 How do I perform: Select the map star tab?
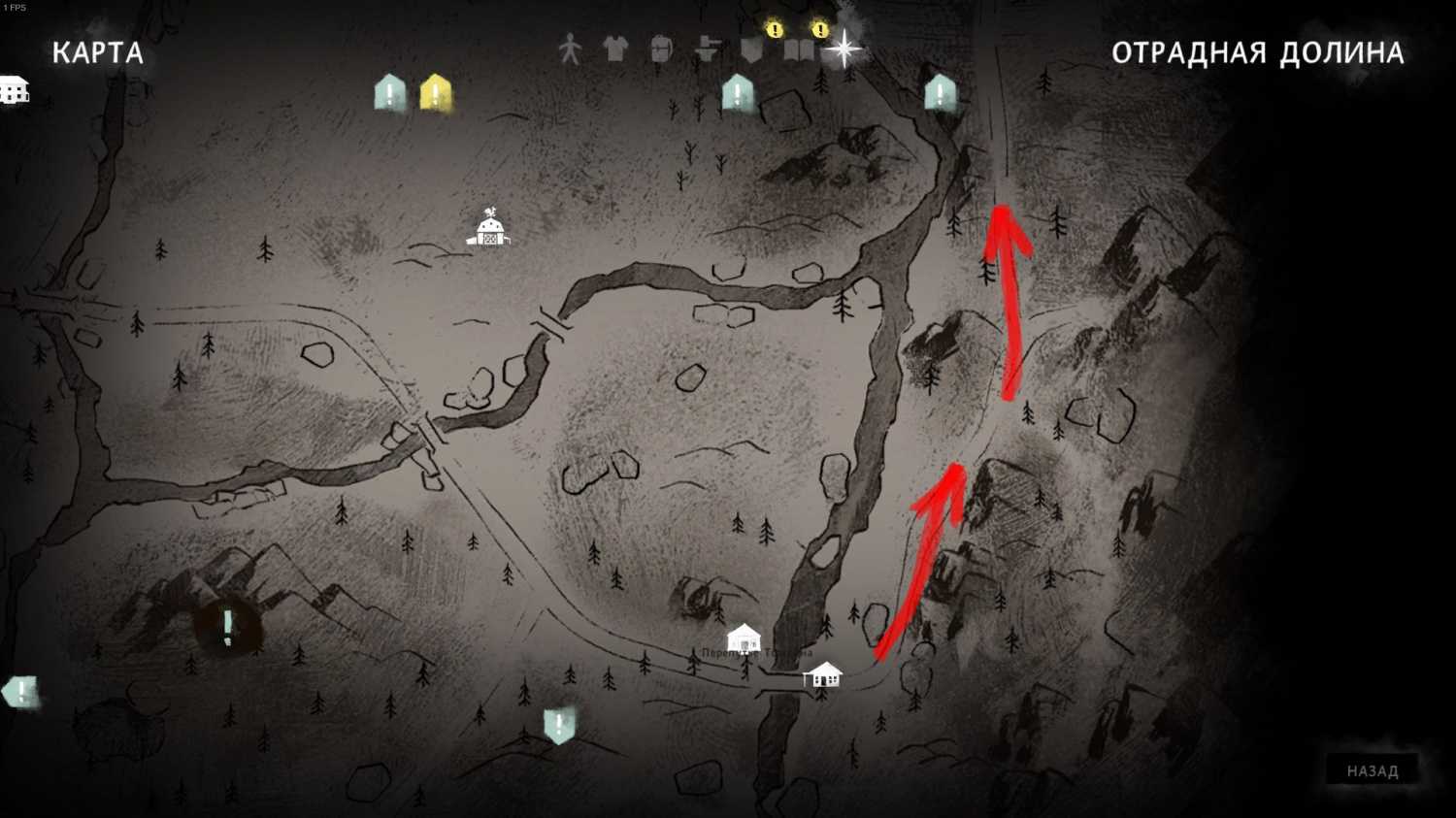844,49
